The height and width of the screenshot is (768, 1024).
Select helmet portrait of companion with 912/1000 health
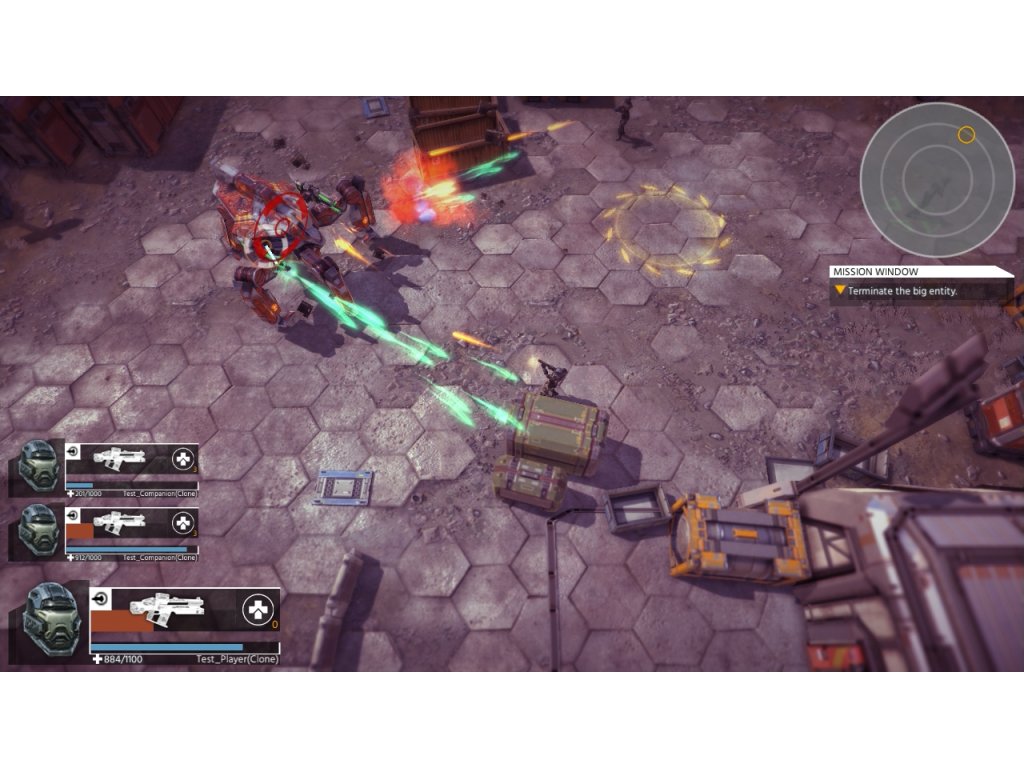click(39, 528)
